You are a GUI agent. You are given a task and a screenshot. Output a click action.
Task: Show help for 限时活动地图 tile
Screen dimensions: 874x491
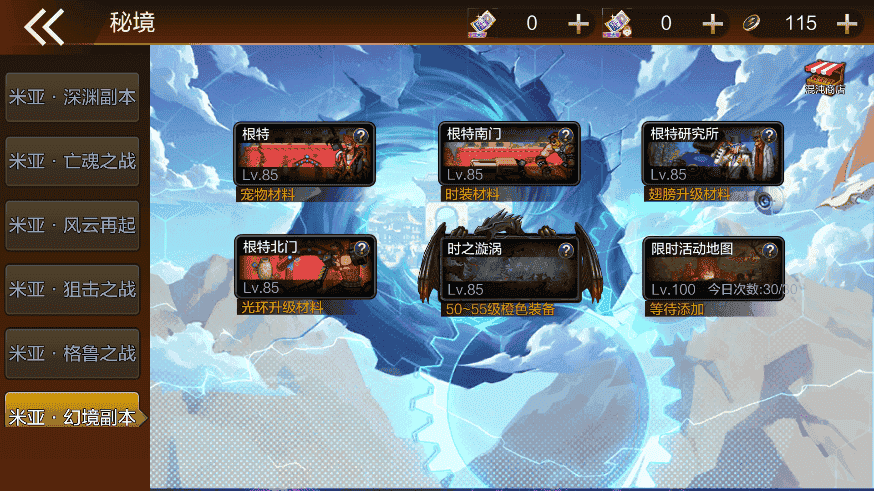tap(769, 250)
